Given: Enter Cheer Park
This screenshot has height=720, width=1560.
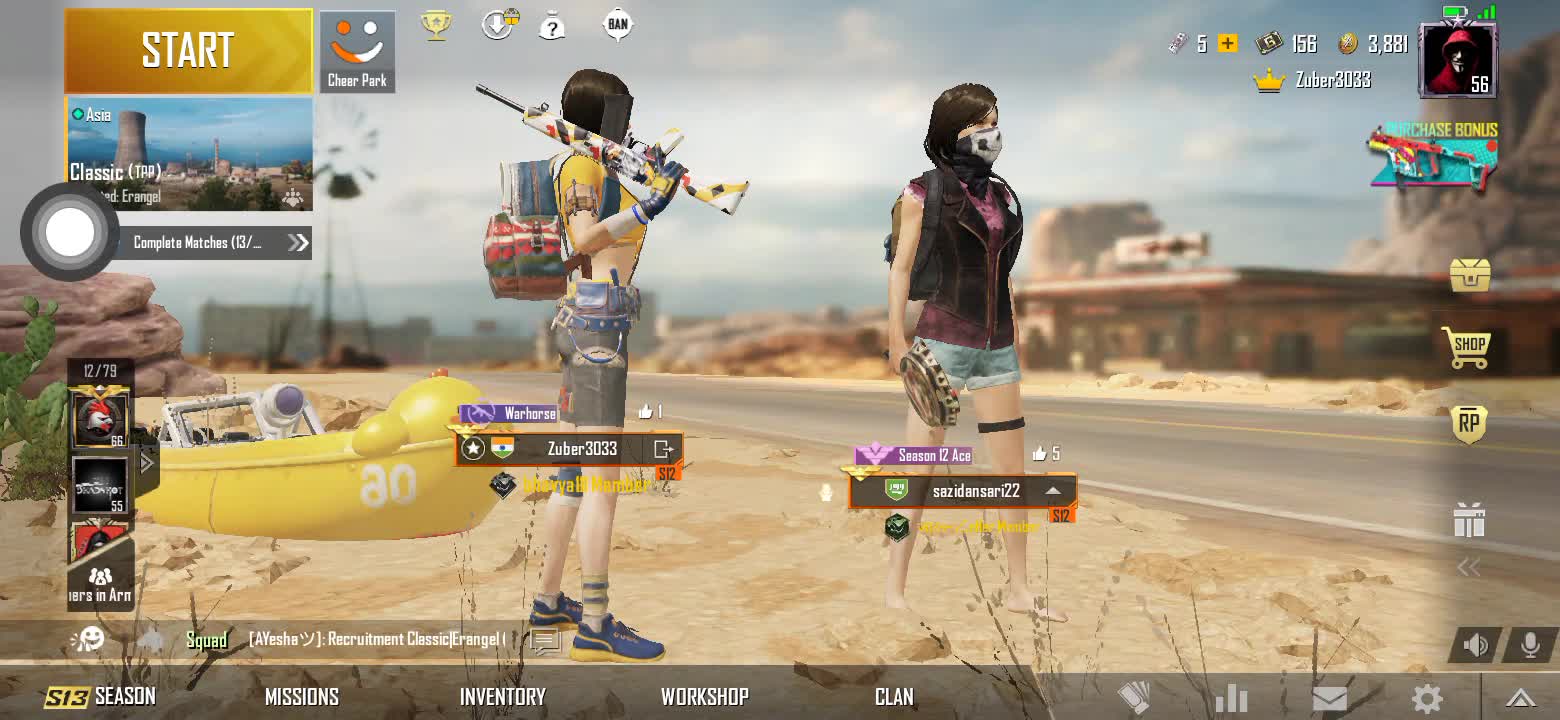Looking at the screenshot, I should coord(357,52).
